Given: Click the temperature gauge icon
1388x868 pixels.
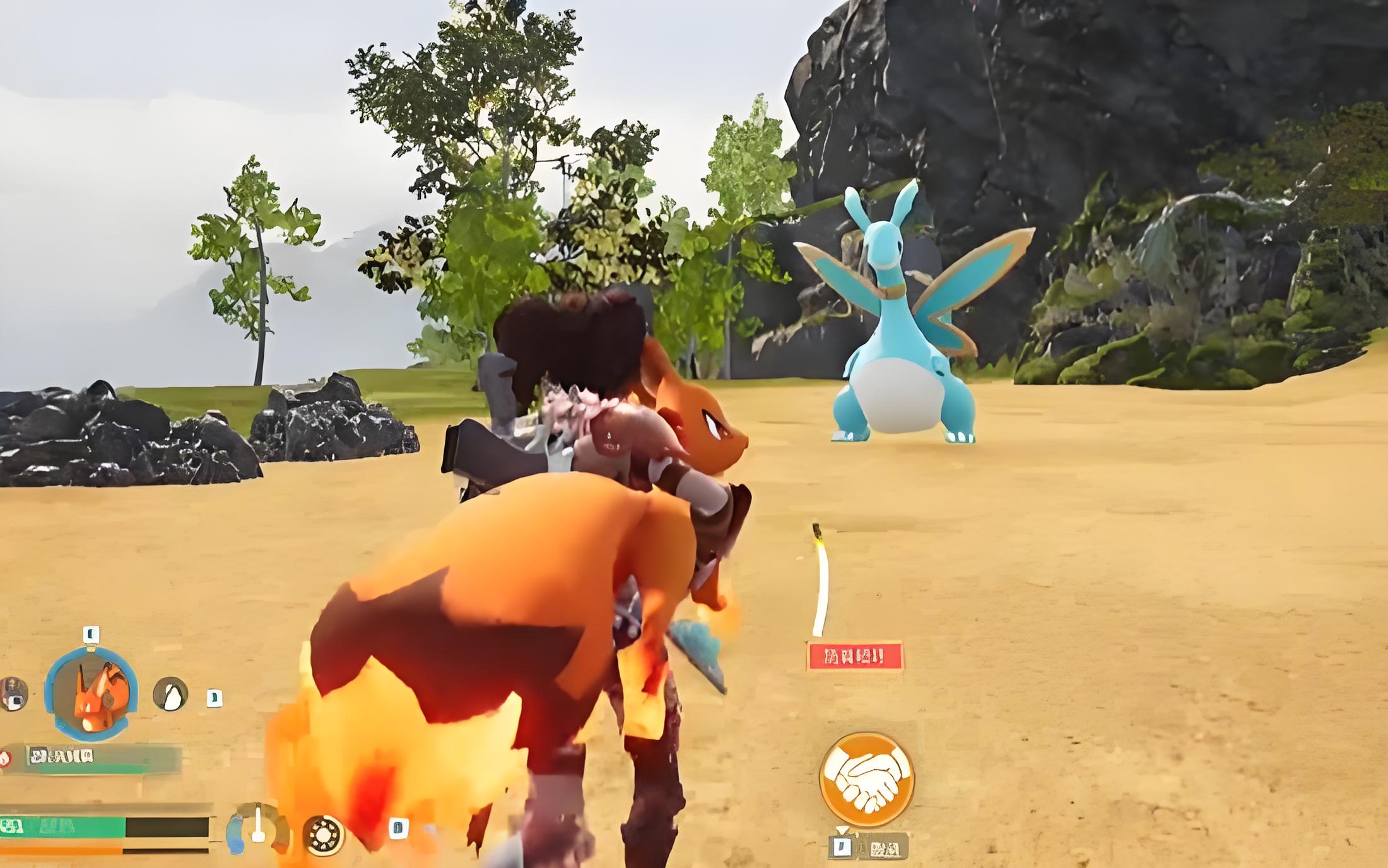Looking at the screenshot, I should tap(257, 826).
